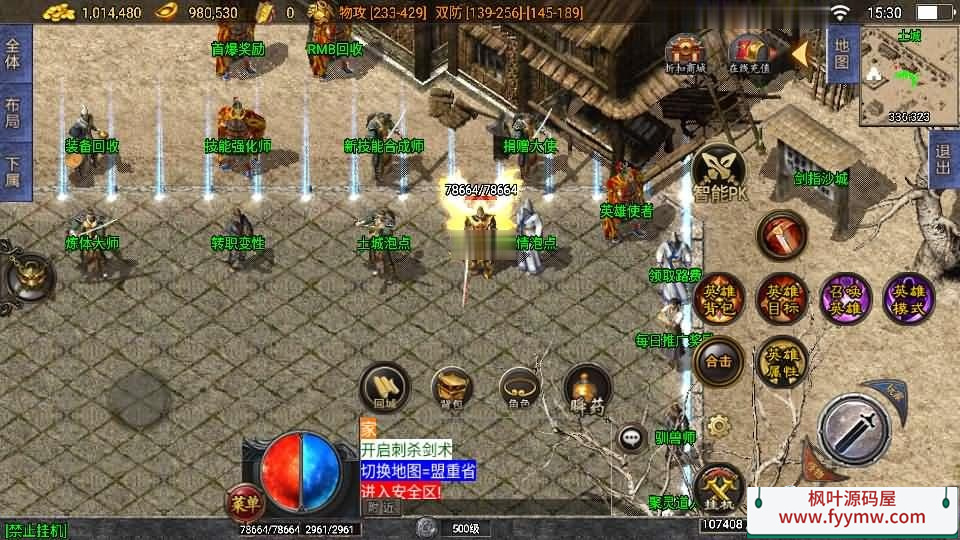Select the 英雄目标 hero target button
This screenshot has height=540, width=960.
(781, 298)
